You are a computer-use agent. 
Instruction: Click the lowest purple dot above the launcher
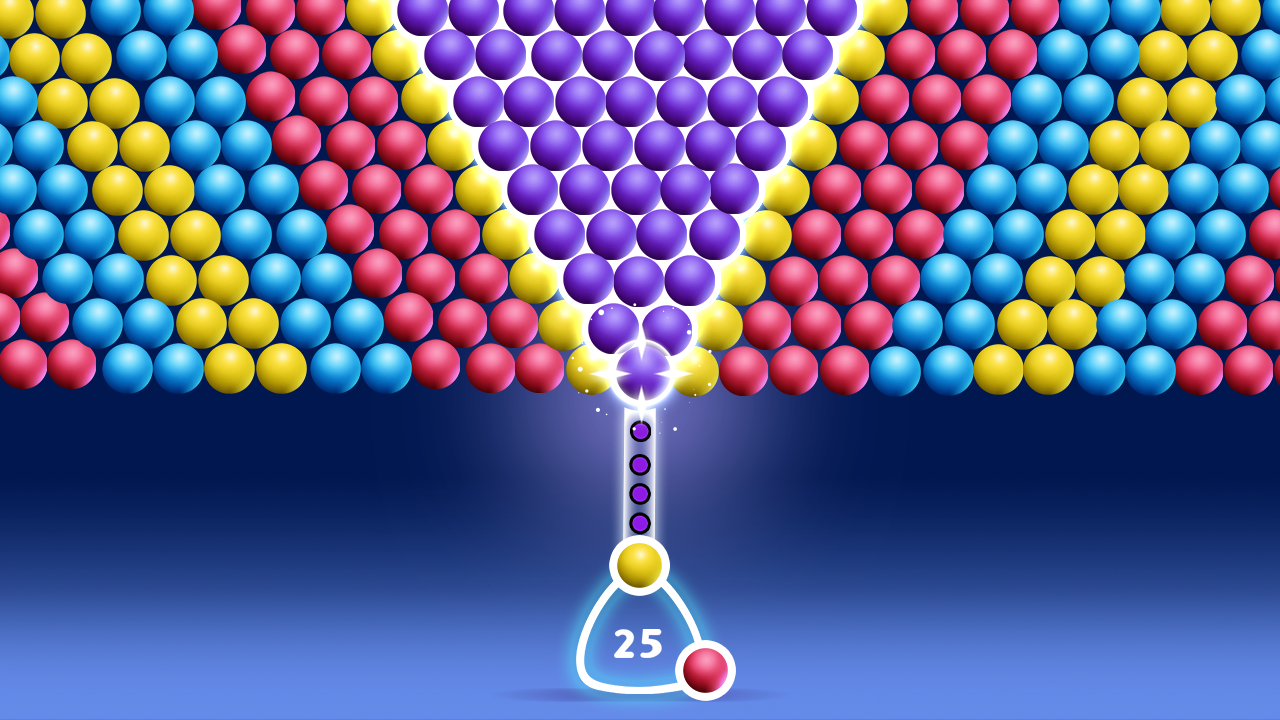tap(641, 522)
